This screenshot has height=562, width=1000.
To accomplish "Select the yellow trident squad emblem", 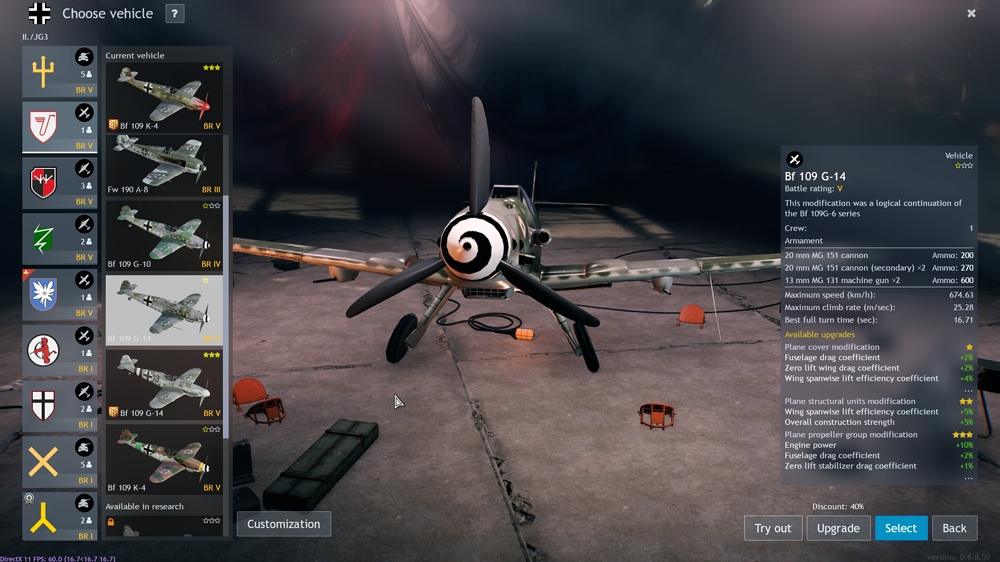I will [x=60, y=71].
